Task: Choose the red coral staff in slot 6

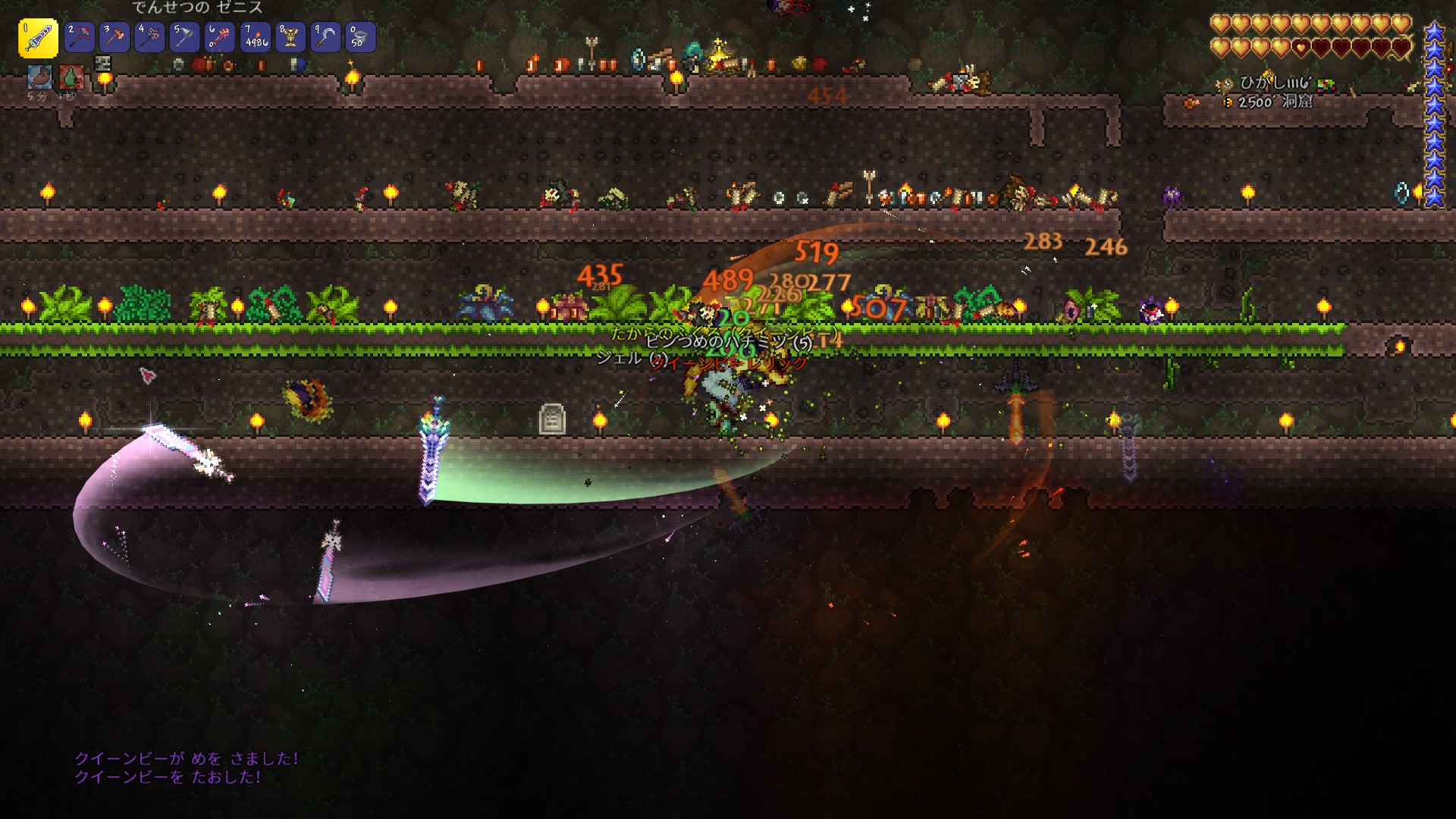Action: pyautogui.click(x=220, y=37)
